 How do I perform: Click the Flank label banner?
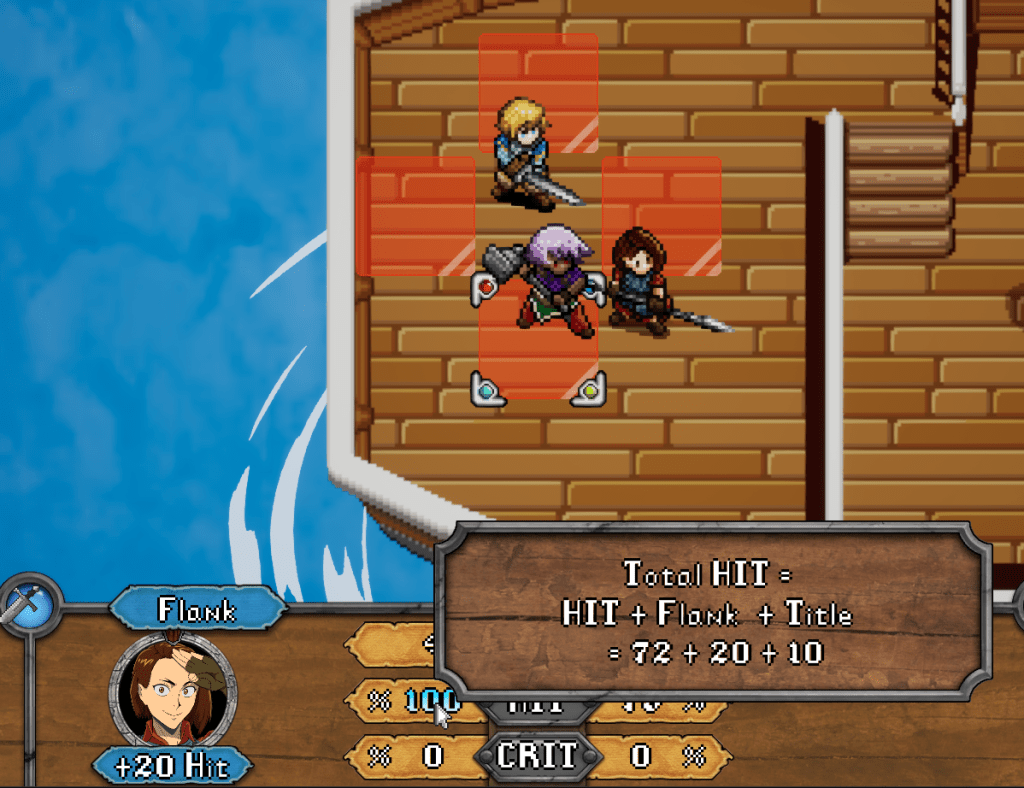pyautogui.click(x=197, y=610)
